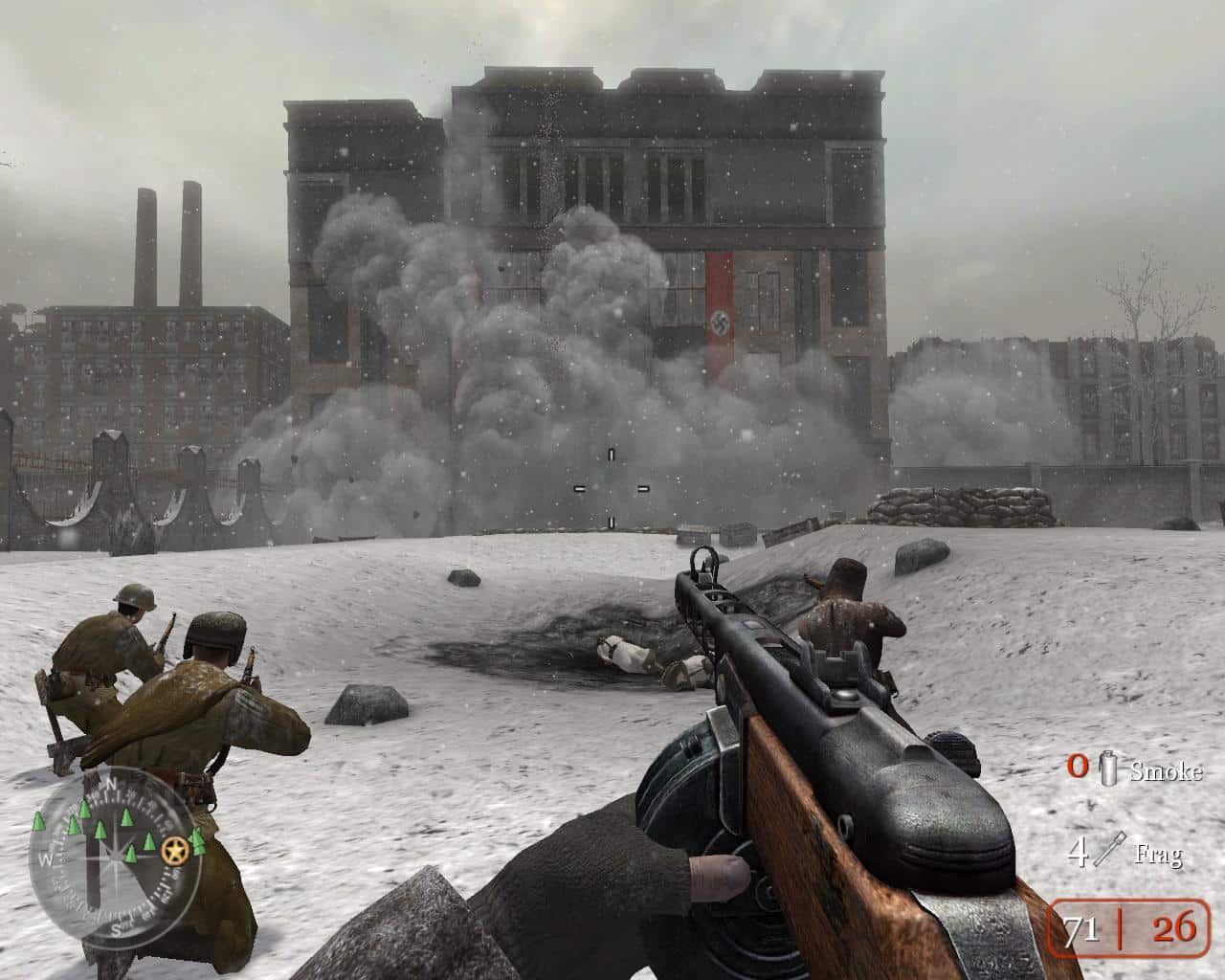Click the green ally marker left of the compass
This screenshot has height=980, width=1225.
tap(38, 821)
